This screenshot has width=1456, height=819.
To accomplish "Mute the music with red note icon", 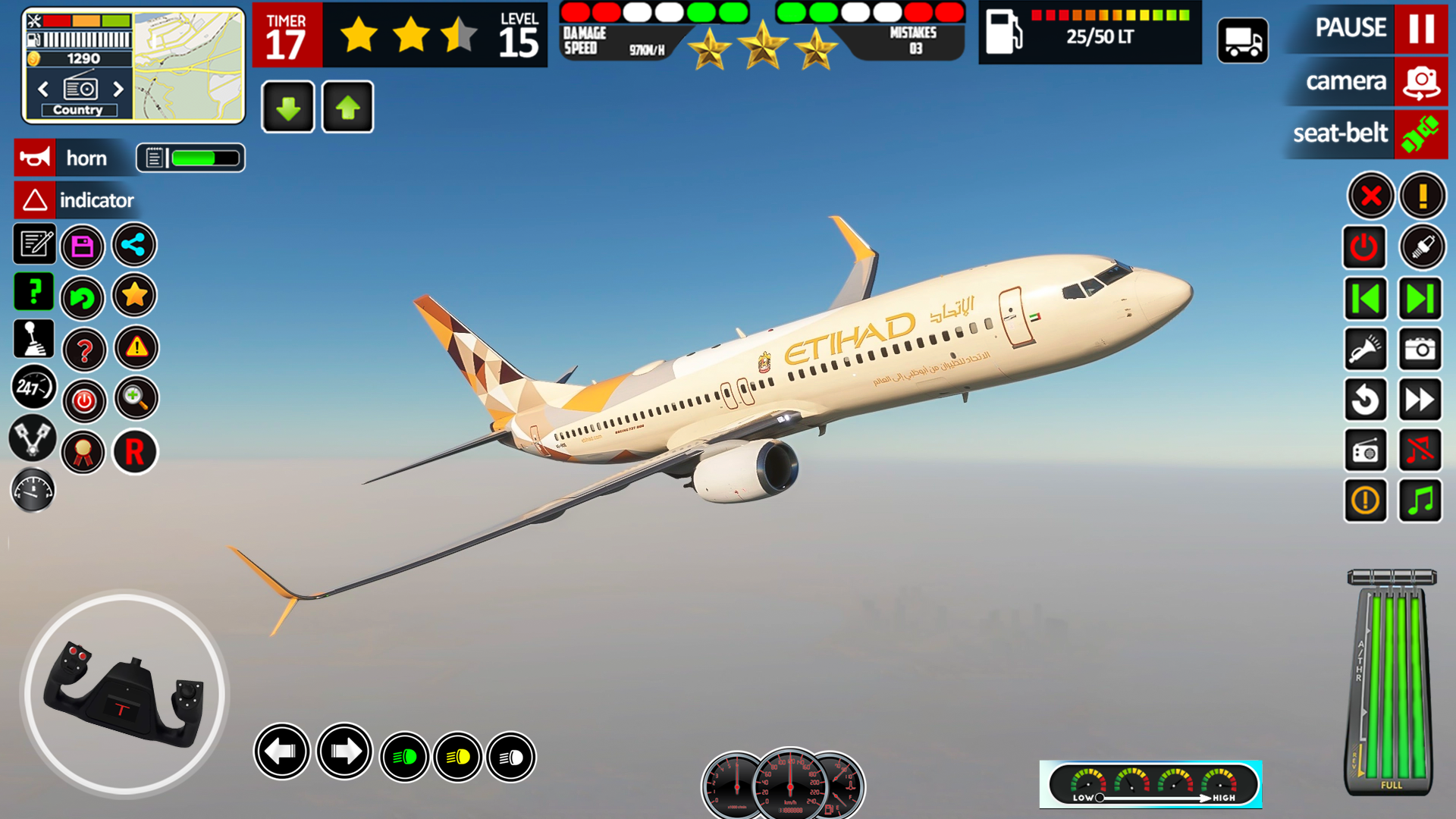I will pyautogui.click(x=1420, y=451).
